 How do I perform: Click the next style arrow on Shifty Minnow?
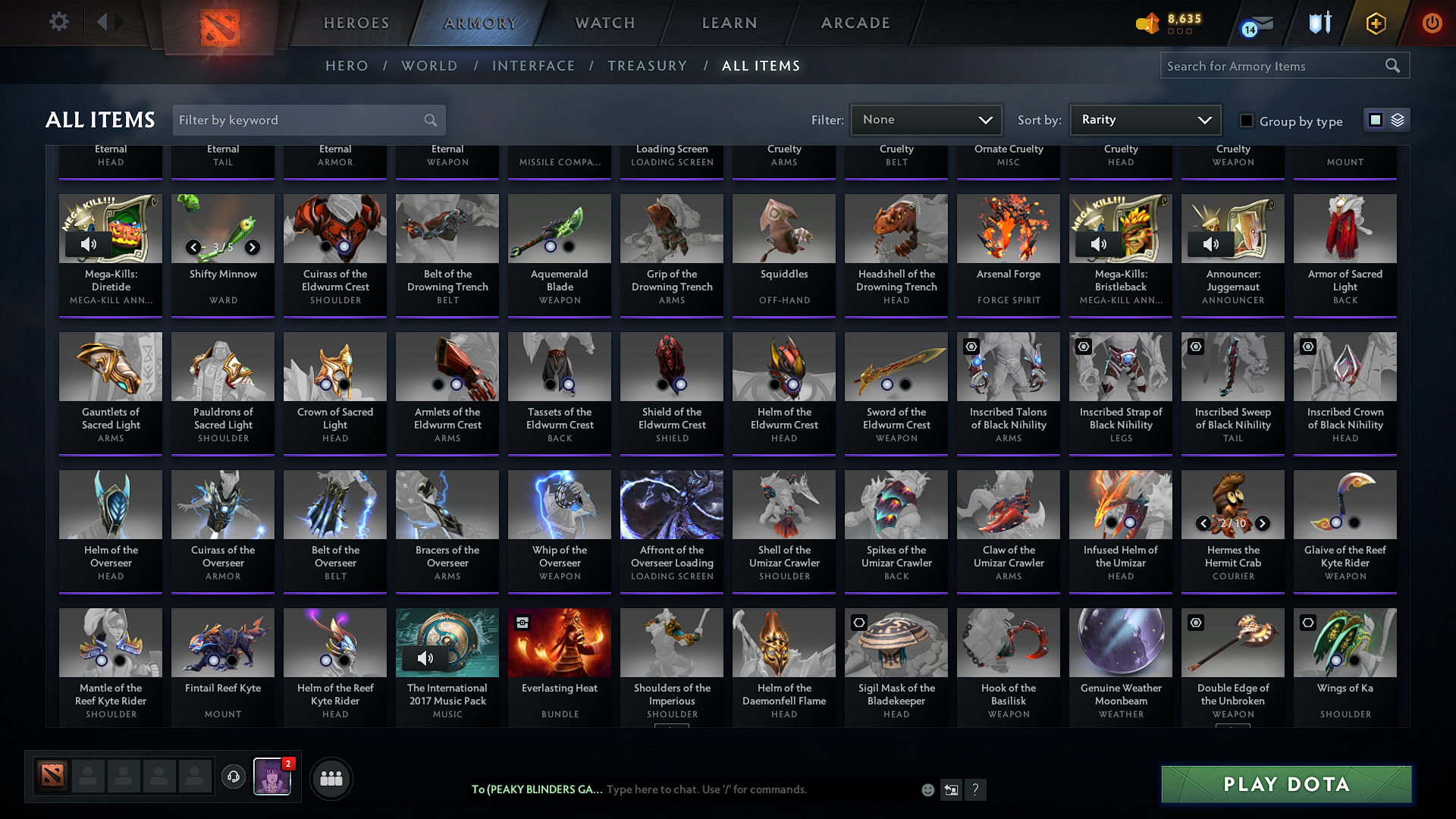pyautogui.click(x=253, y=247)
